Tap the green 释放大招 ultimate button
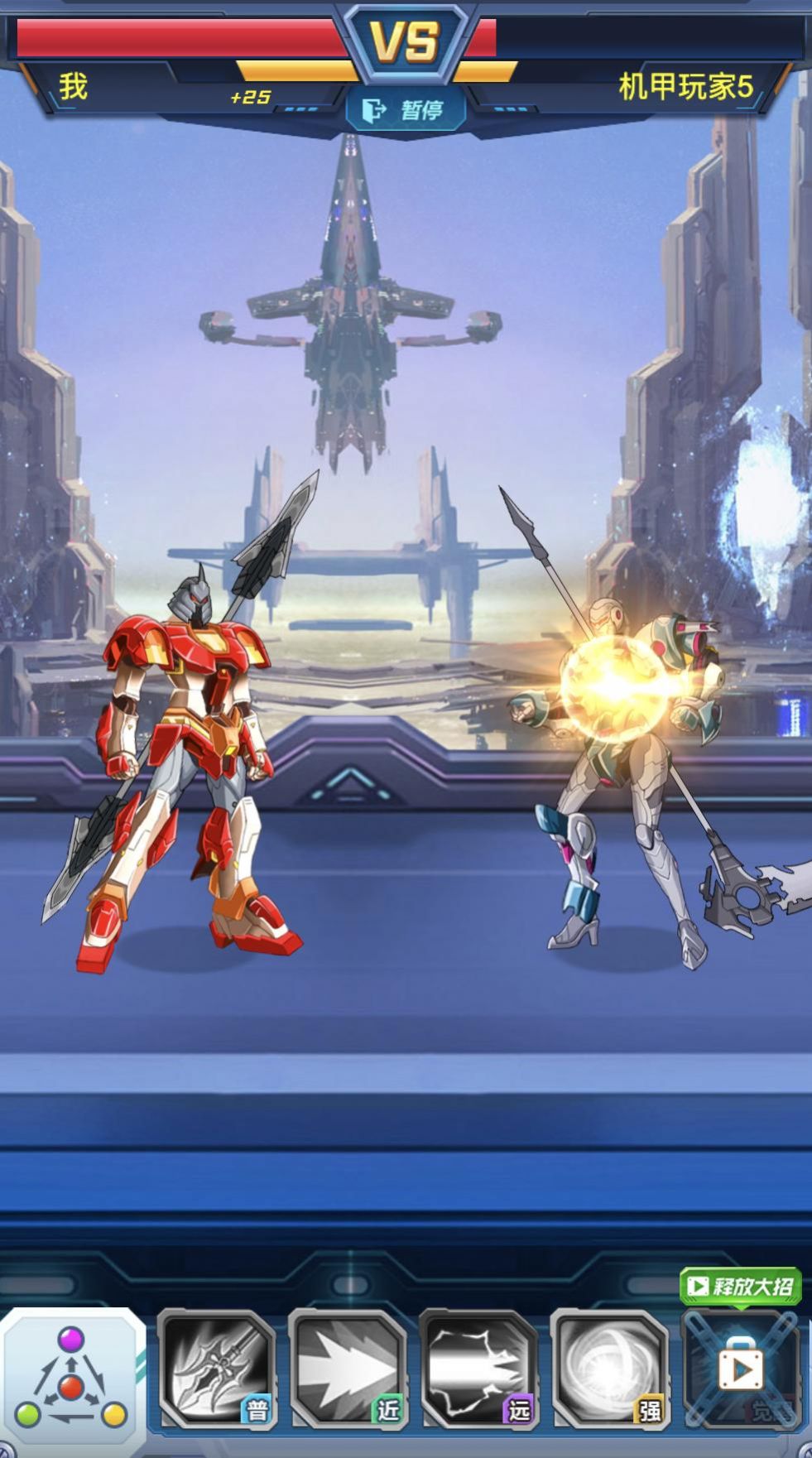This screenshot has width=812, height=1458. 740,1285
